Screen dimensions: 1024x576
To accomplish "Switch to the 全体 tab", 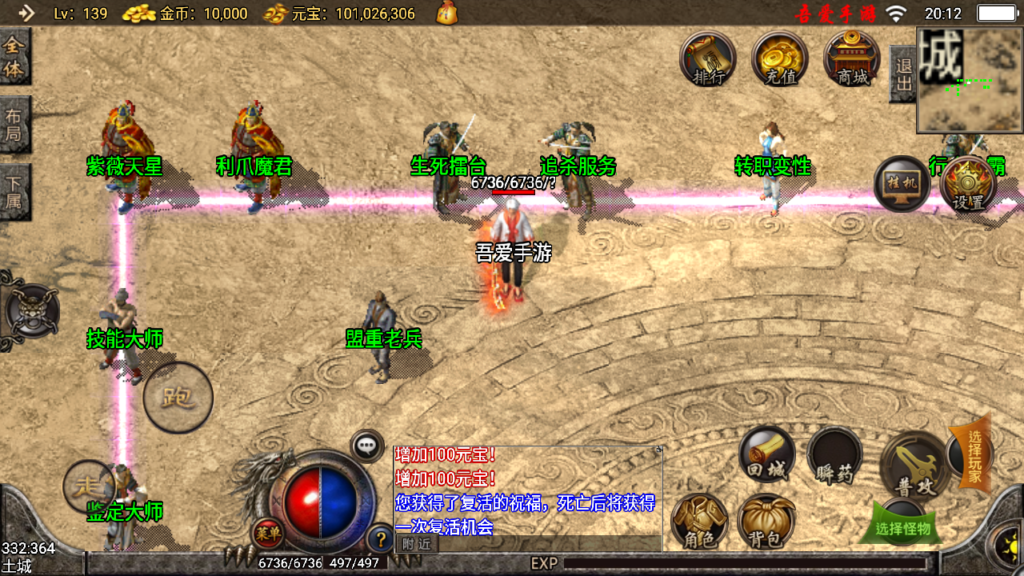I will 14,58.
